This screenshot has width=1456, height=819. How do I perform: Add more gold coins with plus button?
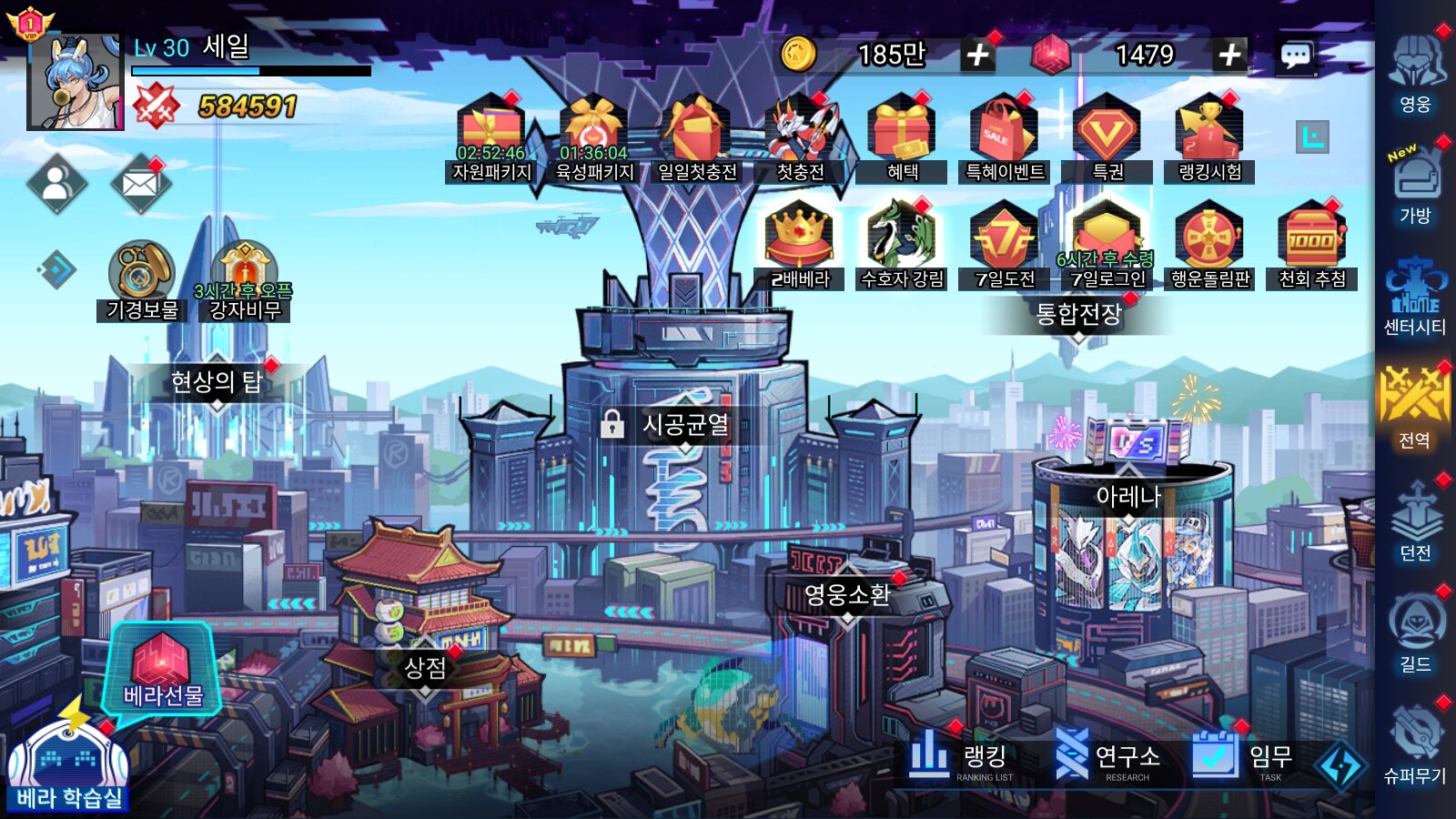click(x=977, y=56)
